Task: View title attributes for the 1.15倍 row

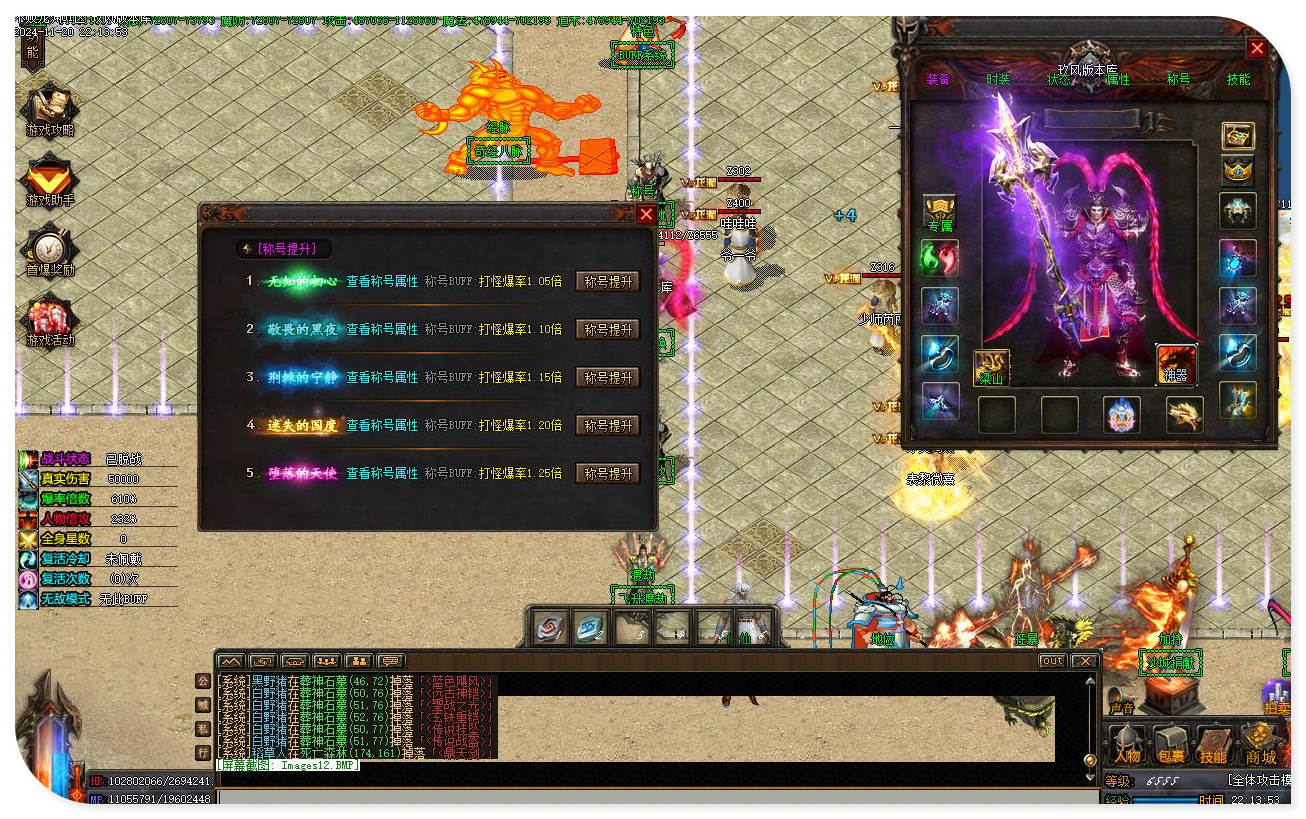Action: [382, 377]
